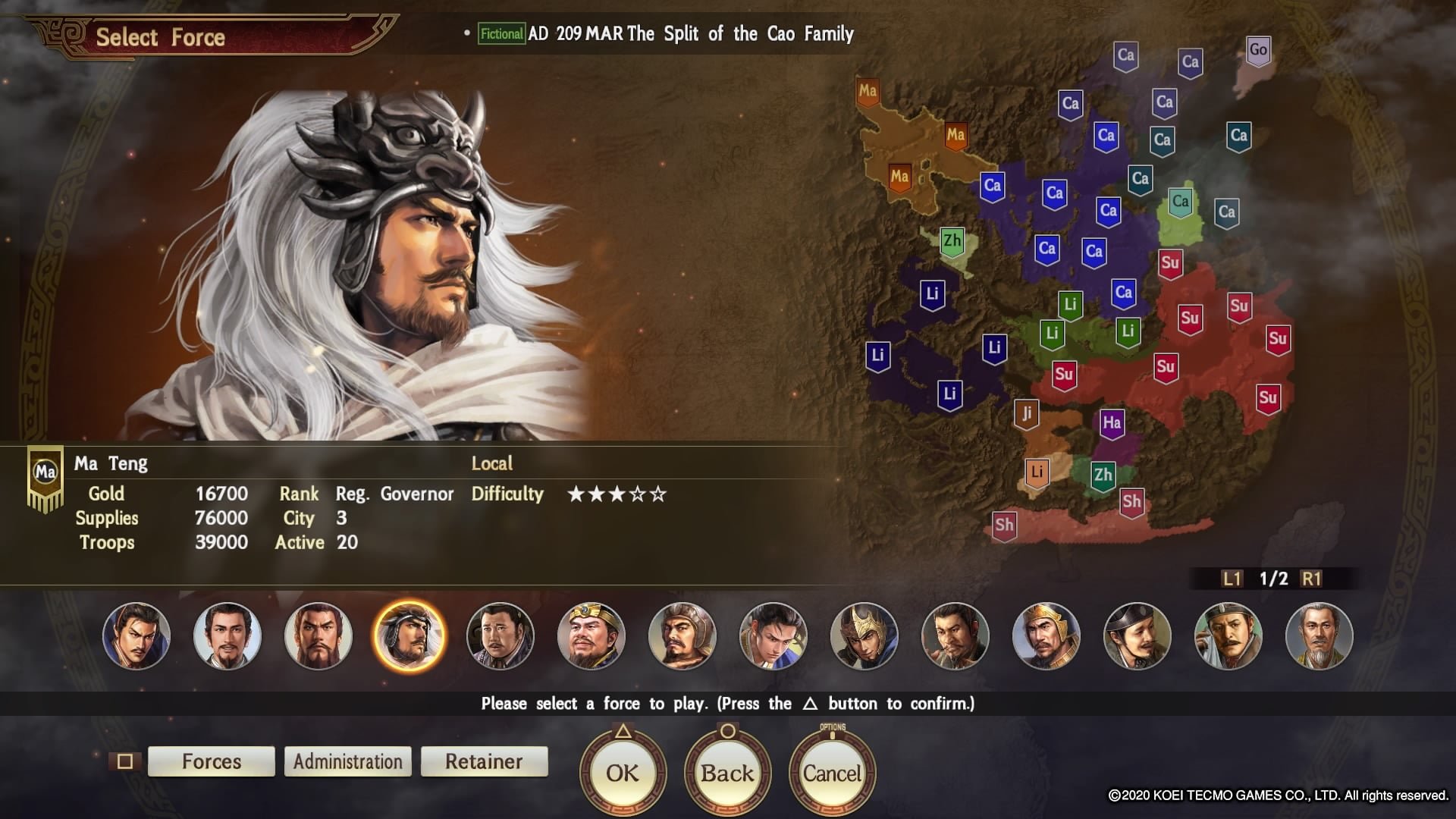Open the Forces view
The height and width of the screenshot is (819, 1456).
tap(212, 761)
